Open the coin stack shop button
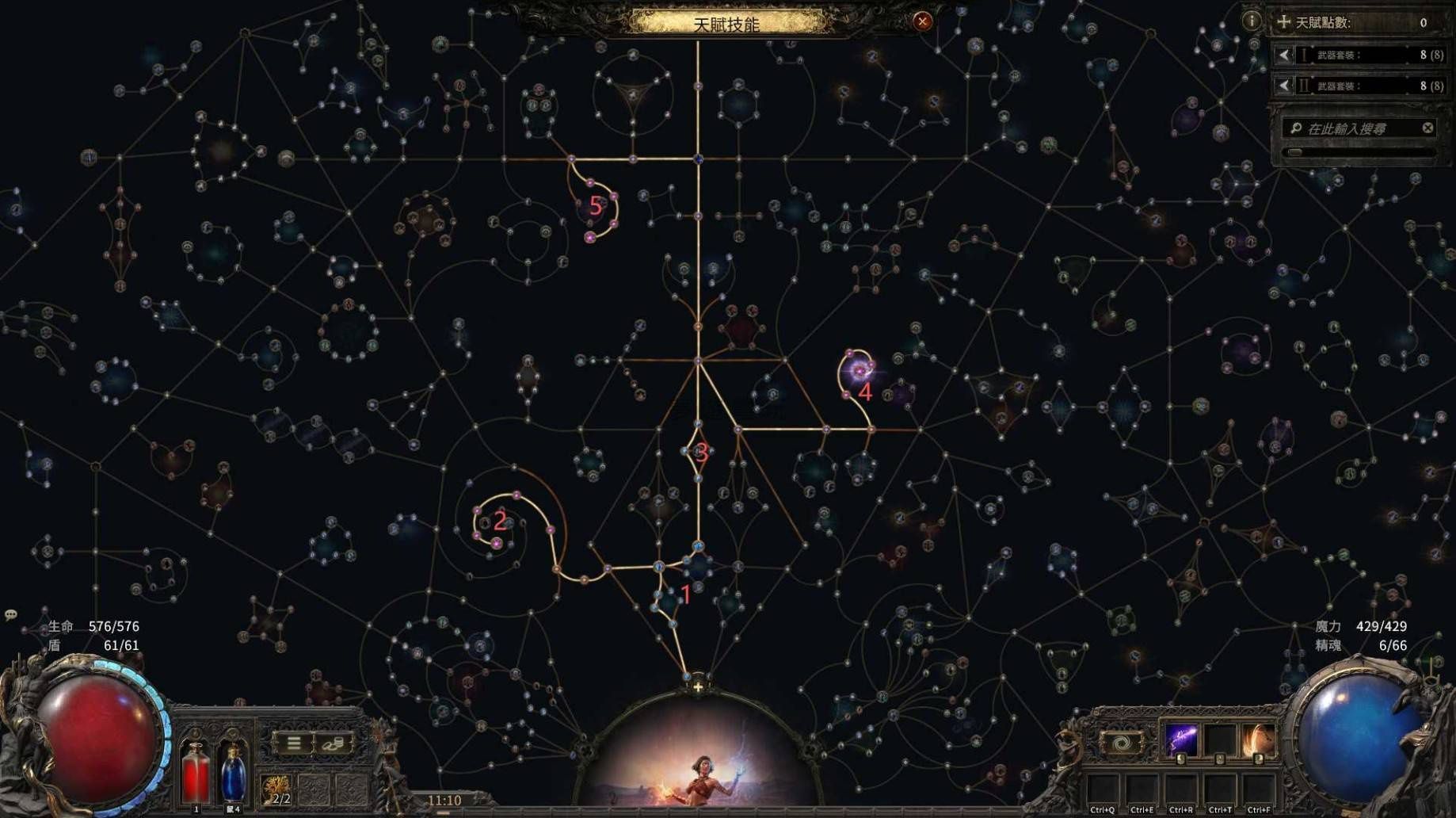1456x818 pixels. click(x=334, y=743)
